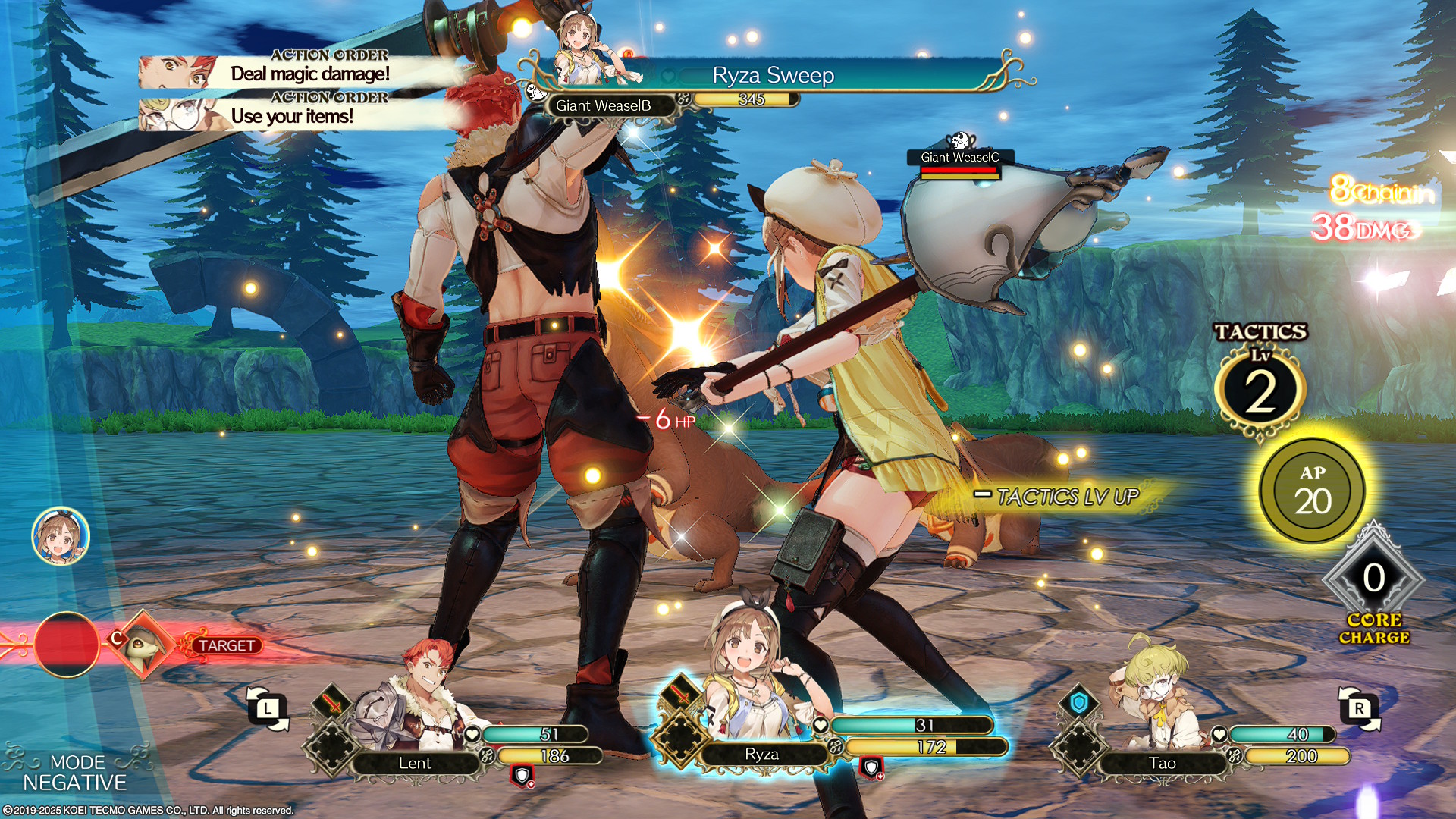
Task: Toggle the Negative mode indicator
Action: coord(75,773)
